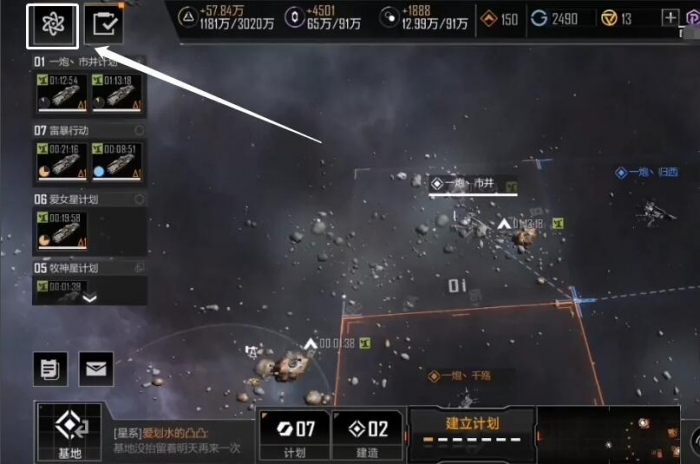700x464 pixels.
Task: Open the mail envelope button
Action: (96, 369)
